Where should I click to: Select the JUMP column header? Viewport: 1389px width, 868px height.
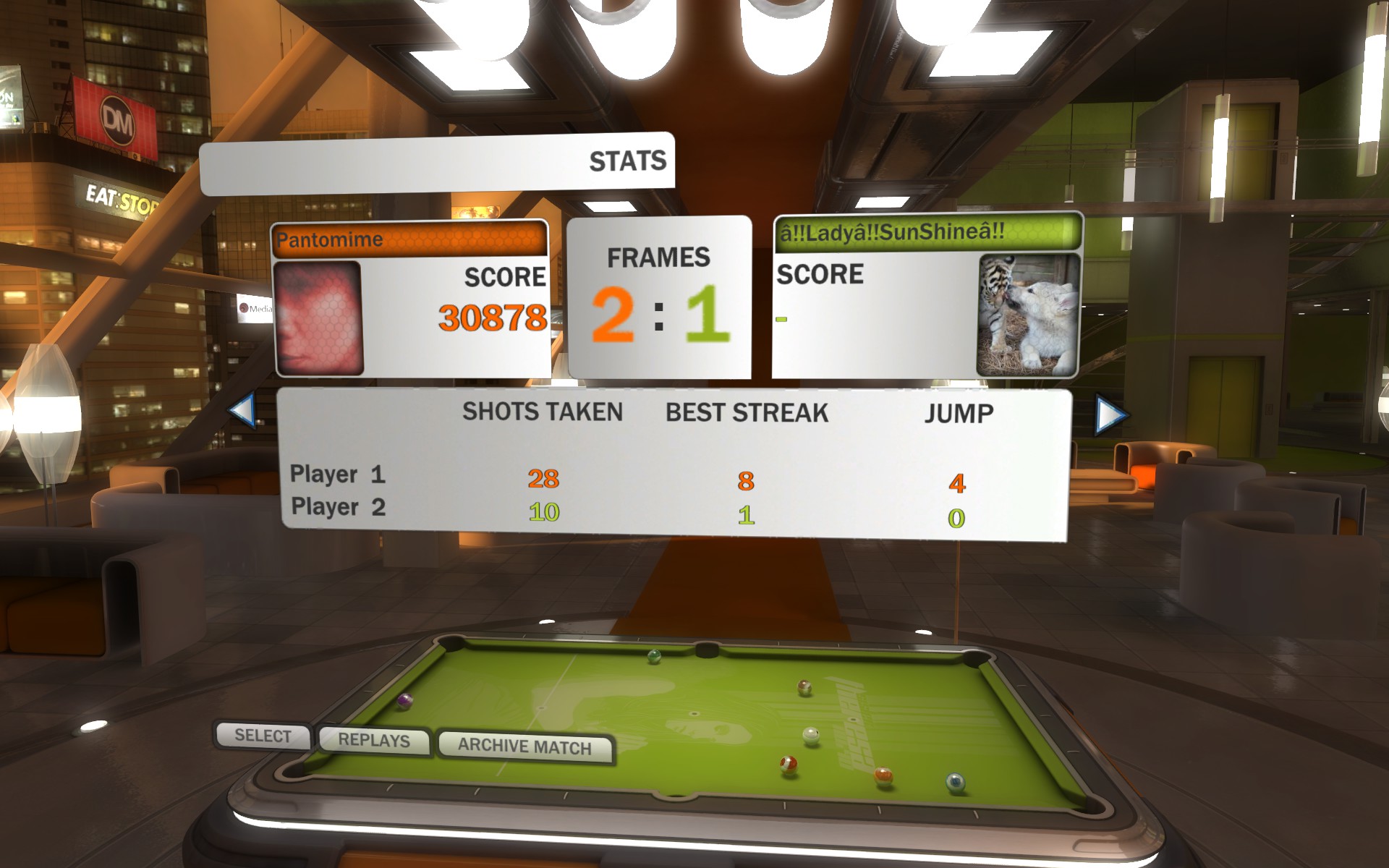click(961, 412)
